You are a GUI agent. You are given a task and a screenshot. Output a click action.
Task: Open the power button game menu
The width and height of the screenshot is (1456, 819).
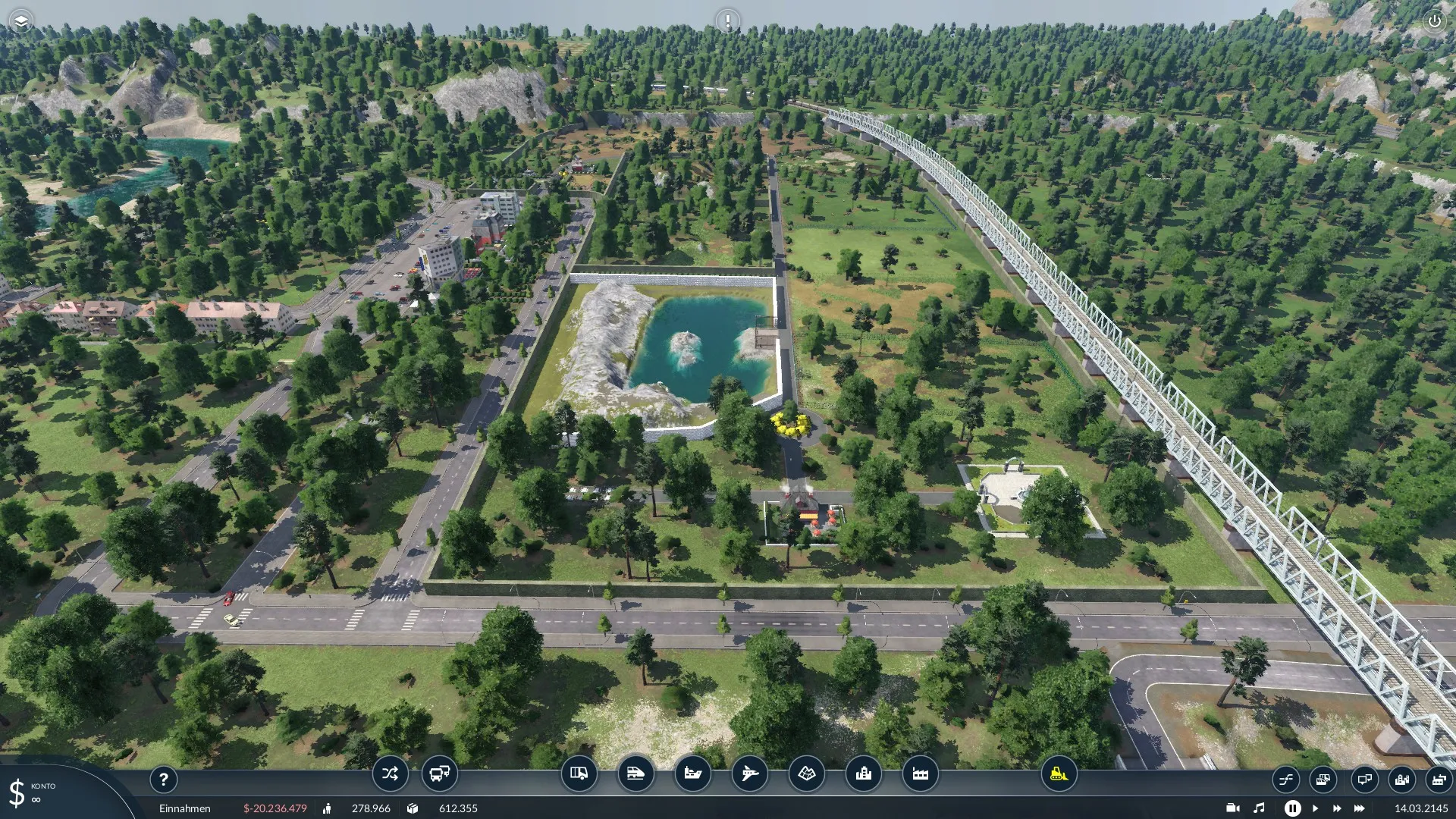(x=1434, y=21)
